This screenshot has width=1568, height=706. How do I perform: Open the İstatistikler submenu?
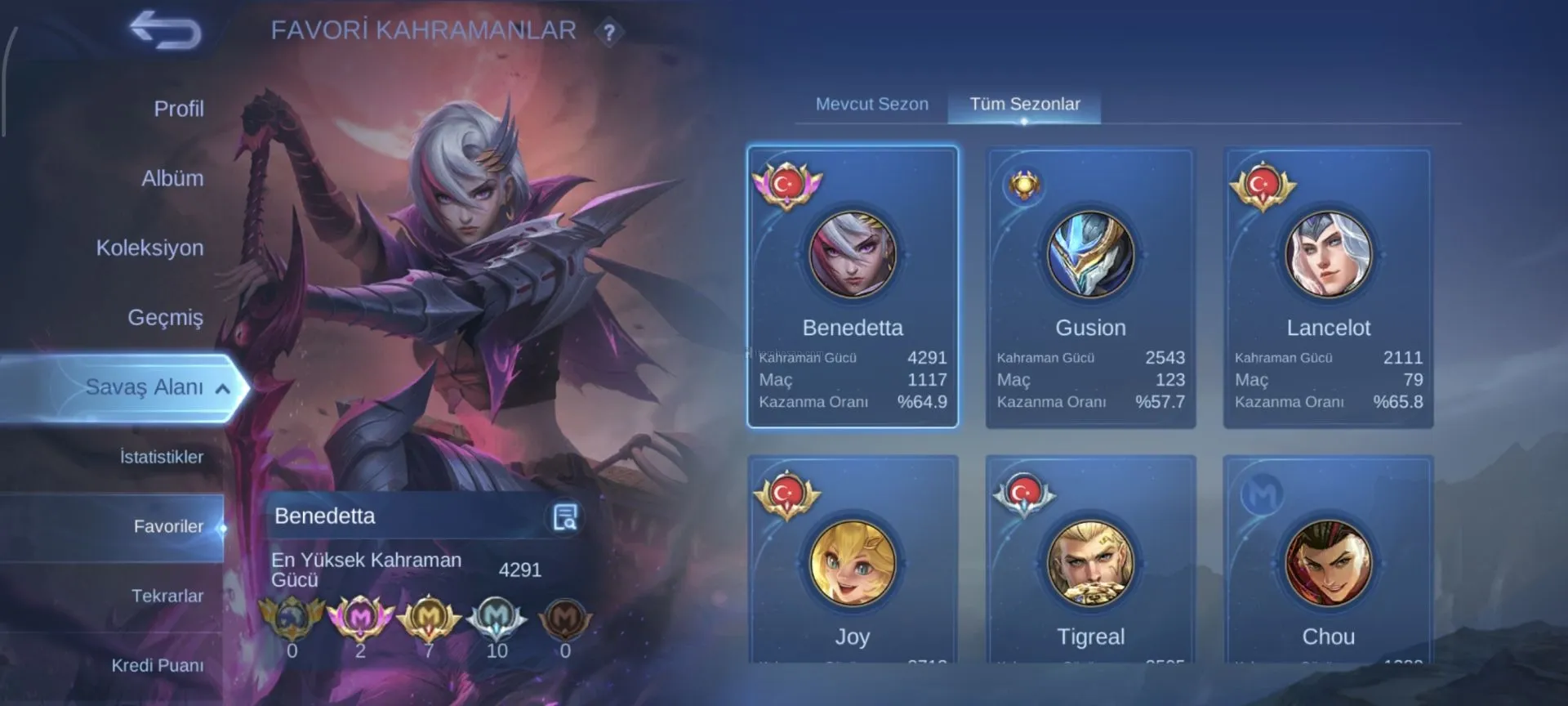161,457
